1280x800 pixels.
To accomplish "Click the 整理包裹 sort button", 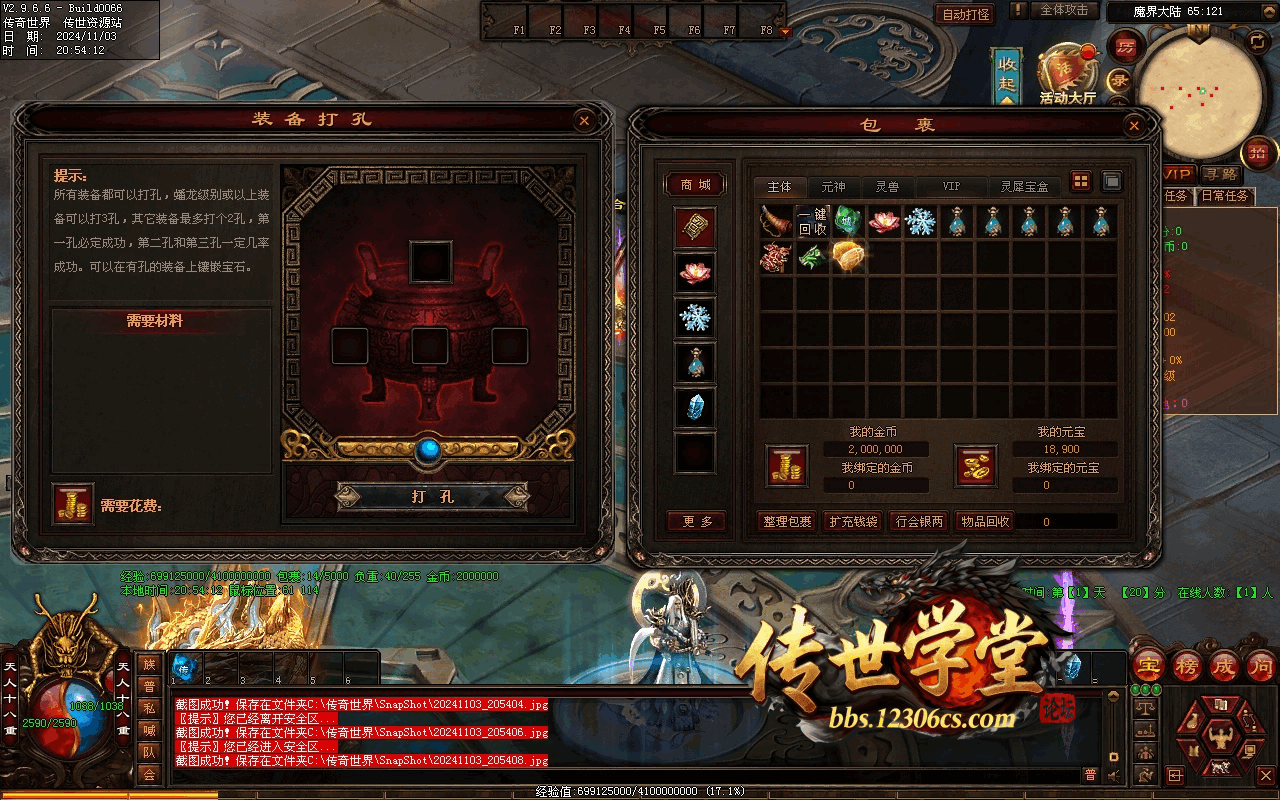I will pos(788,521).
